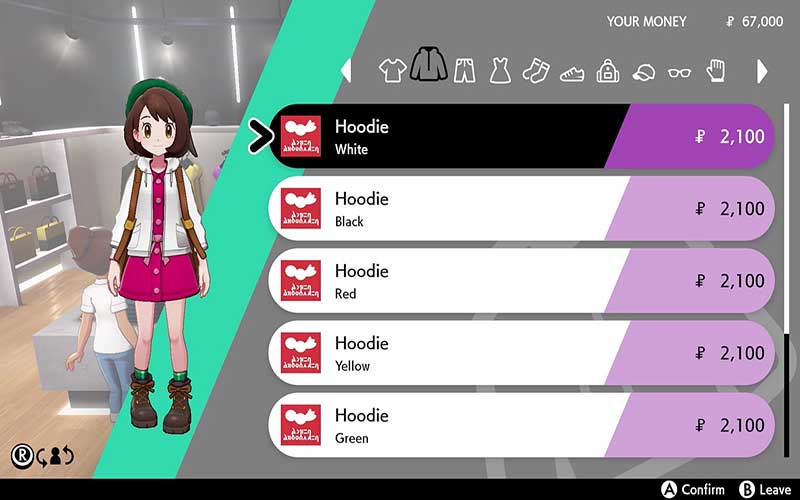Open the hats category
Viewport: 800px width, 500px height.
tap(644, 72)
